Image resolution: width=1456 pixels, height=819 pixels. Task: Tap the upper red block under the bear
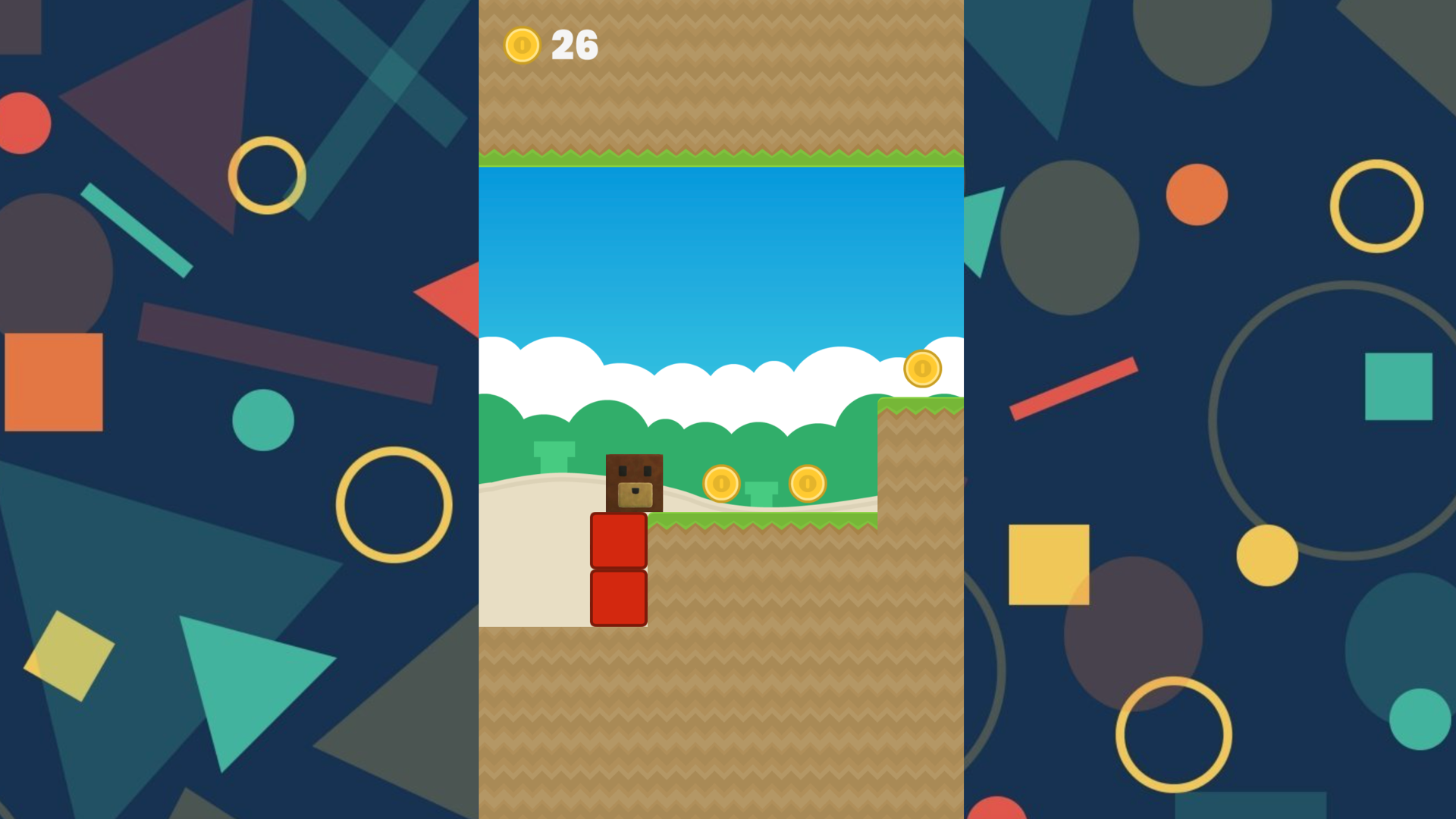pyautogui.click(x=618, y=541)
